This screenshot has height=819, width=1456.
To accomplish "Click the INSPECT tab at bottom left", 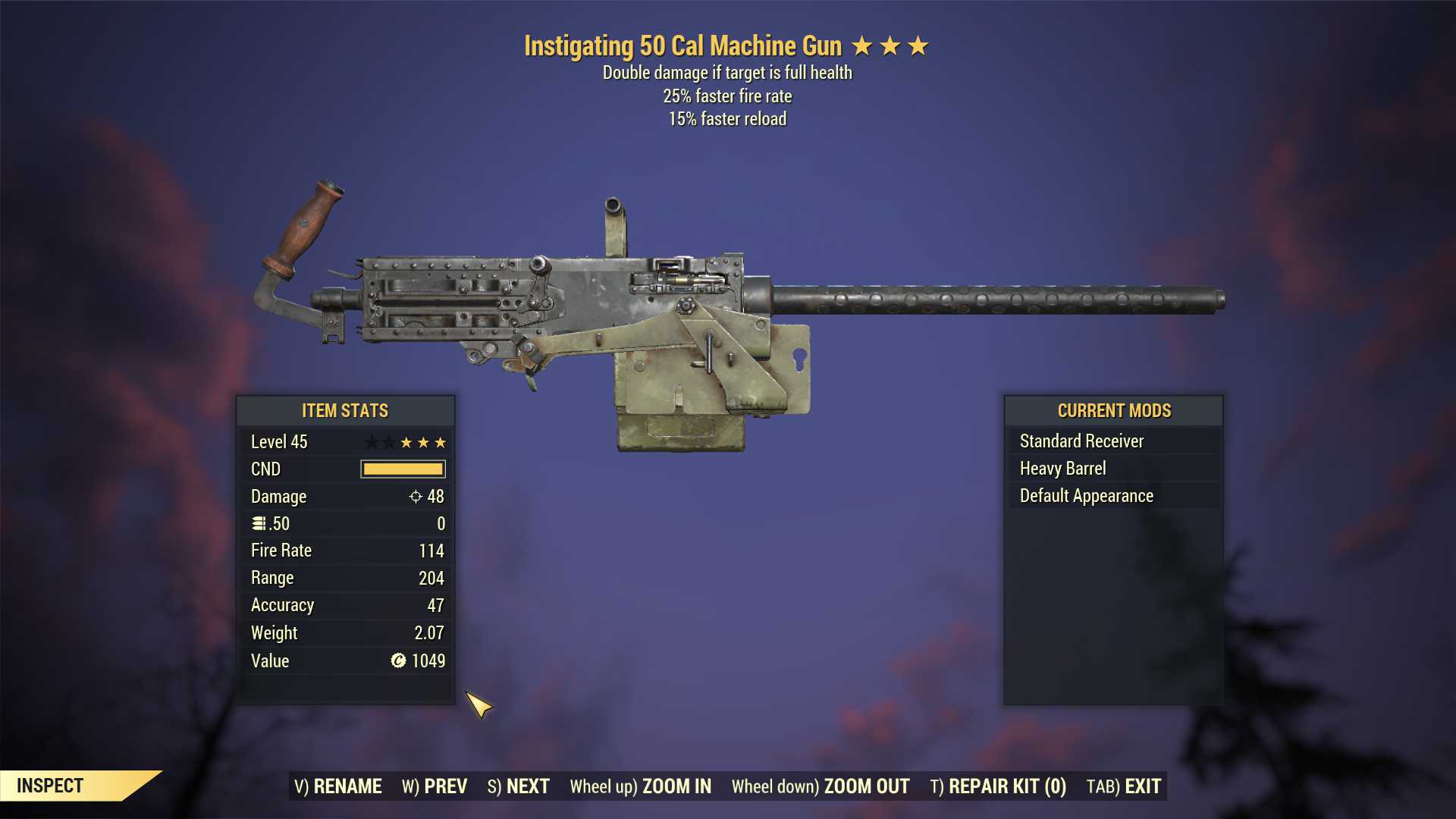I will (51, 786).
